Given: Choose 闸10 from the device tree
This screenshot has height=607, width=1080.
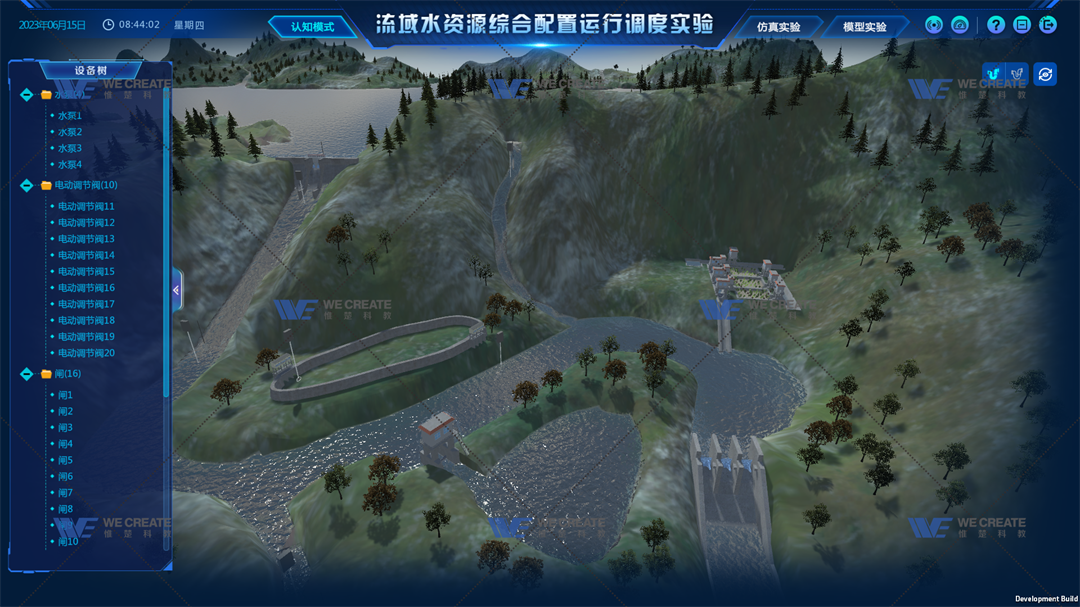Looking at the screenshot, I should tap(68, 542).
